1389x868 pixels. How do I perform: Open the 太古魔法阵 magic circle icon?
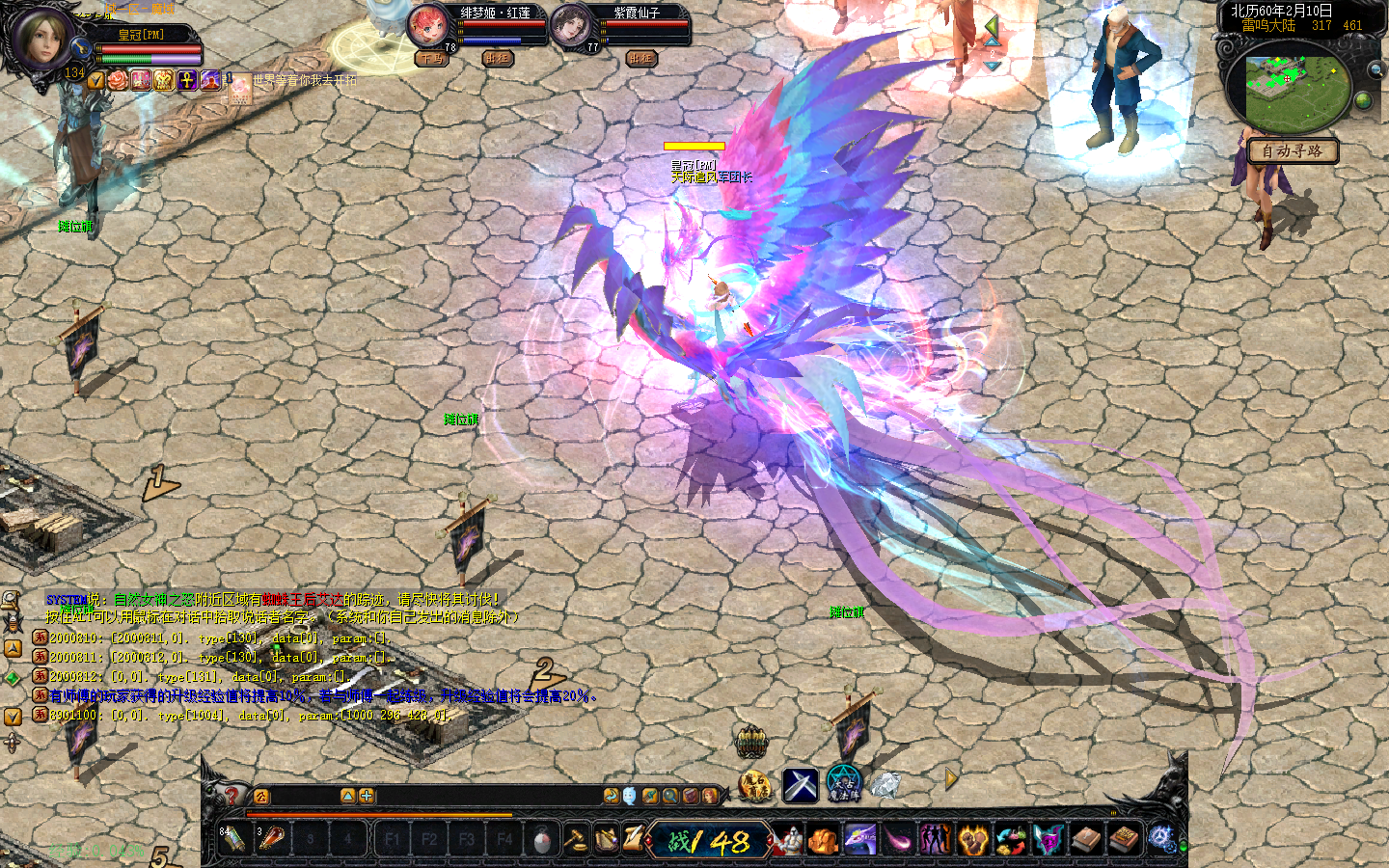point(842,783)
